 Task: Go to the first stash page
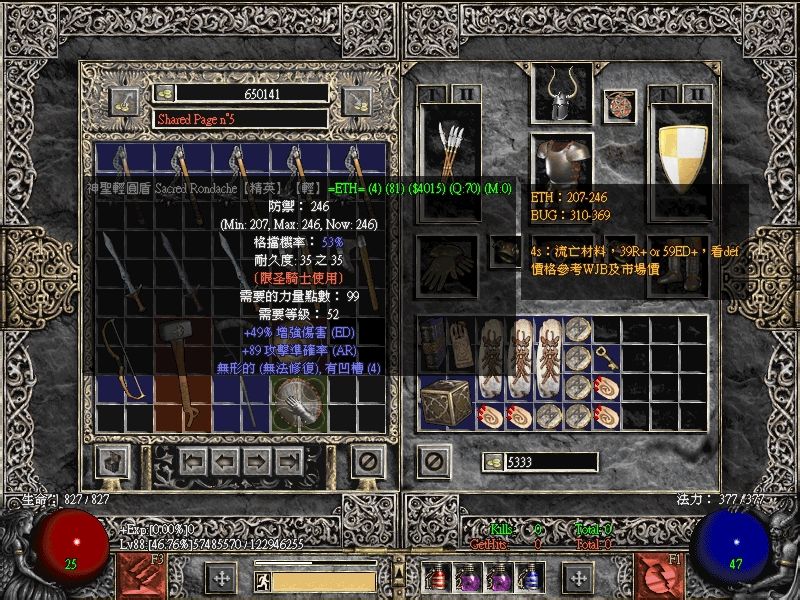[x=194, y=461]
